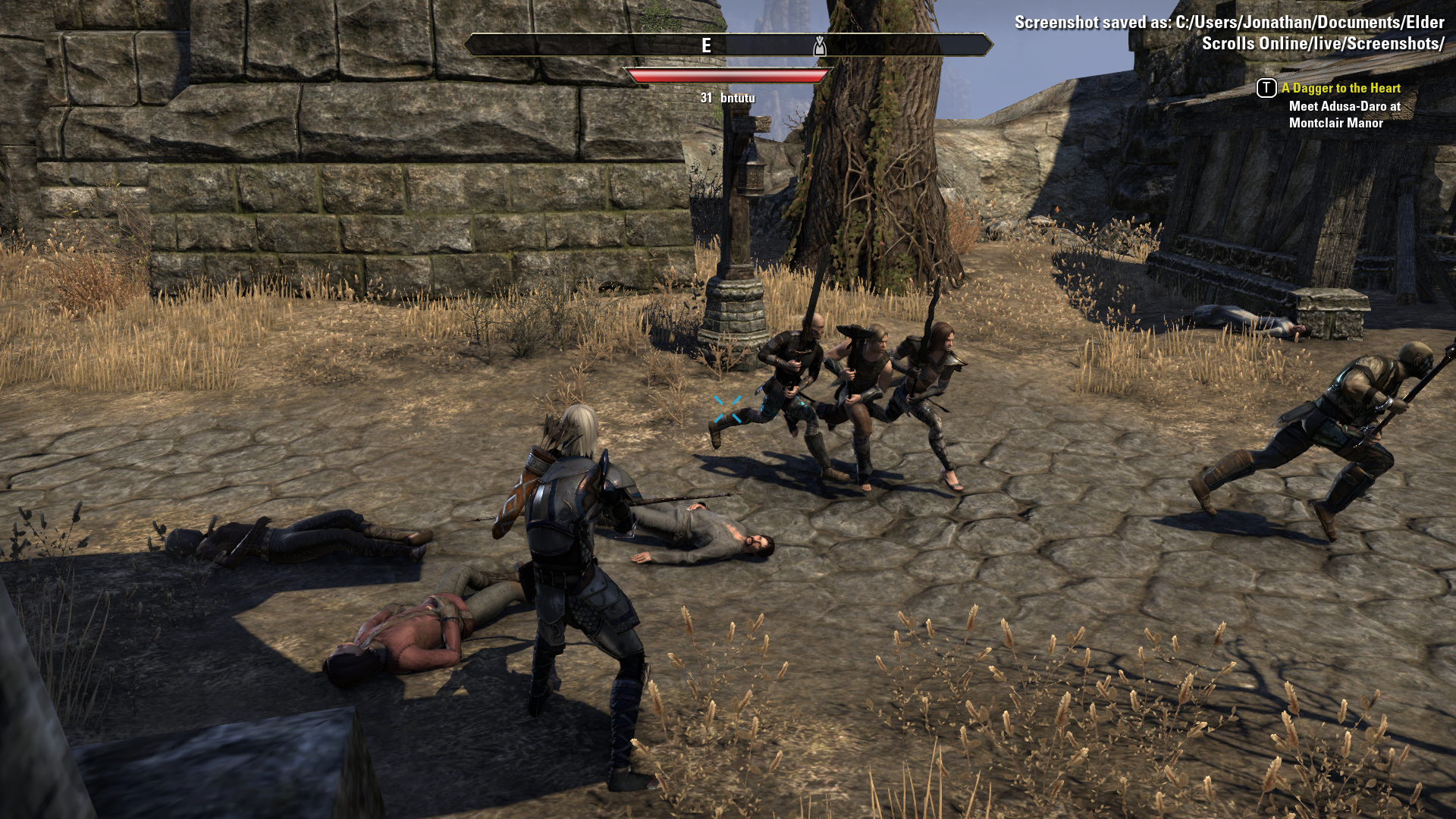Image resolution: width=1456 pixels, height=819 pixels.
Task: Open the quest 'A Dagger to the Heart'
Action: 1341,88
